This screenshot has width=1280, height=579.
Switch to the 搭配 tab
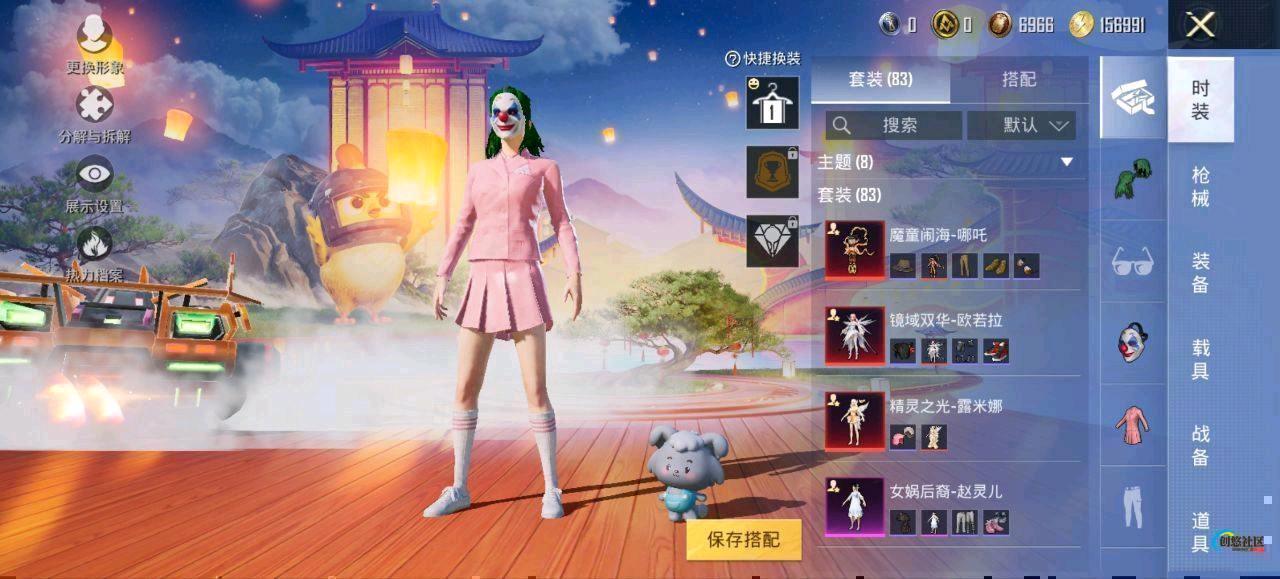[x=1018, y=80]
